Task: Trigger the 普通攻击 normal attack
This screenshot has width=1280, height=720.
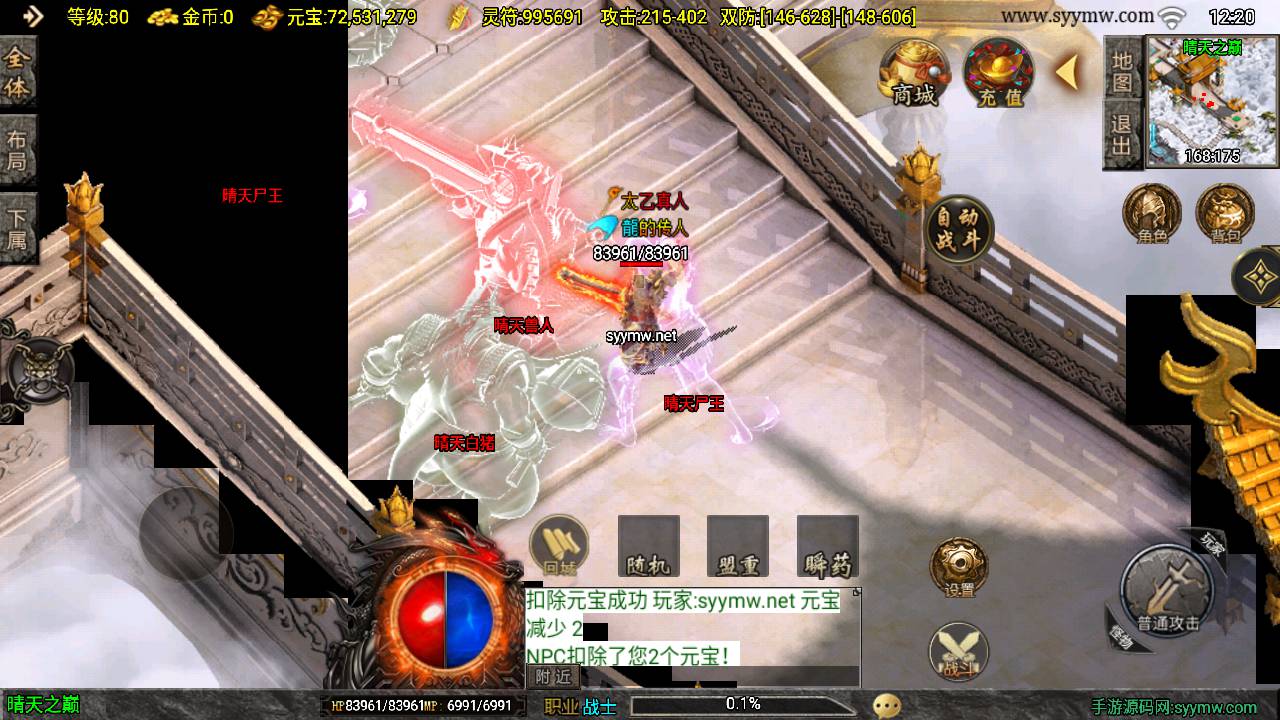Action: 1167,592
